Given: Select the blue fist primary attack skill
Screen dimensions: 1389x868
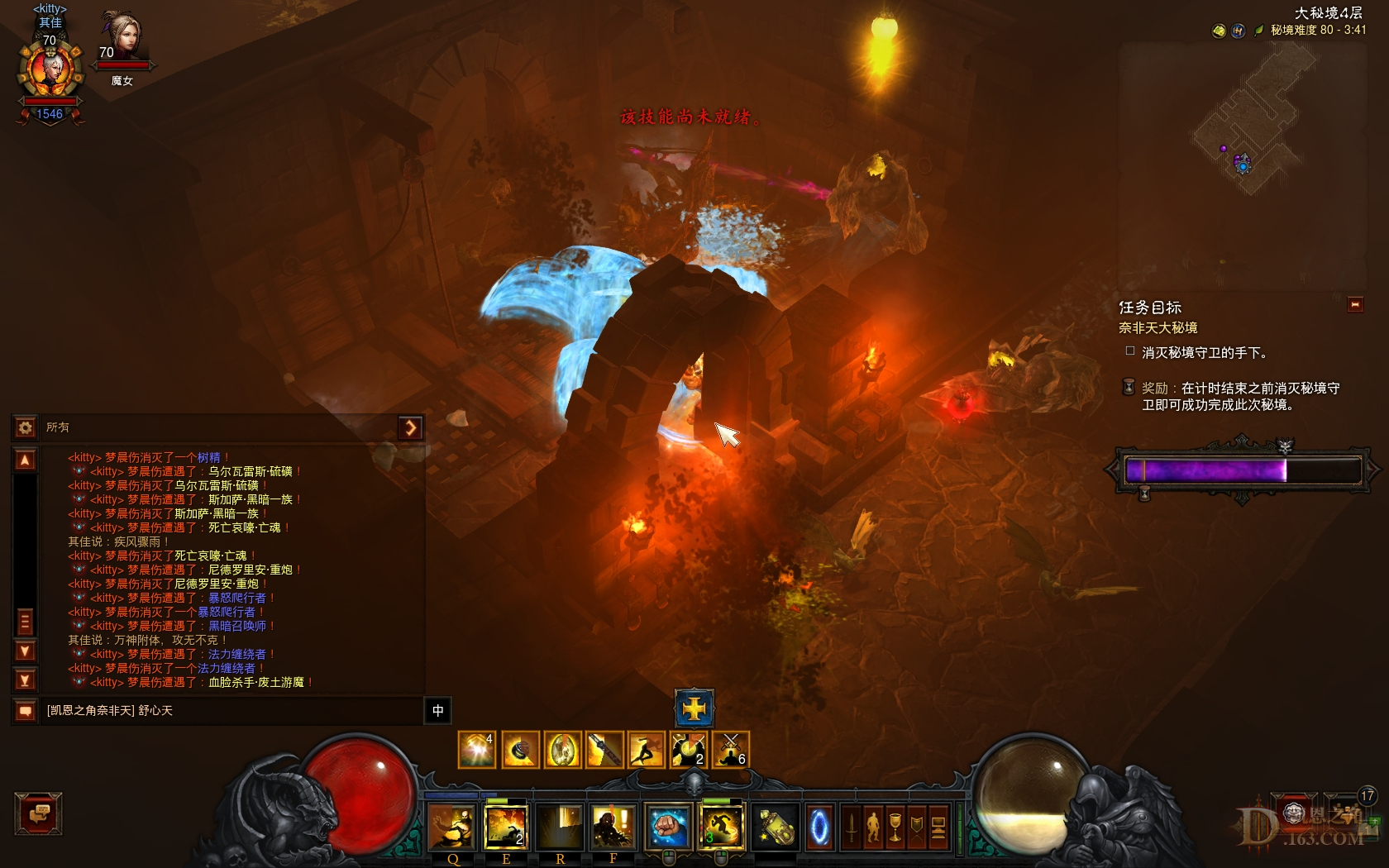Looking at the screenshot, I should click(x=668, y=827).
